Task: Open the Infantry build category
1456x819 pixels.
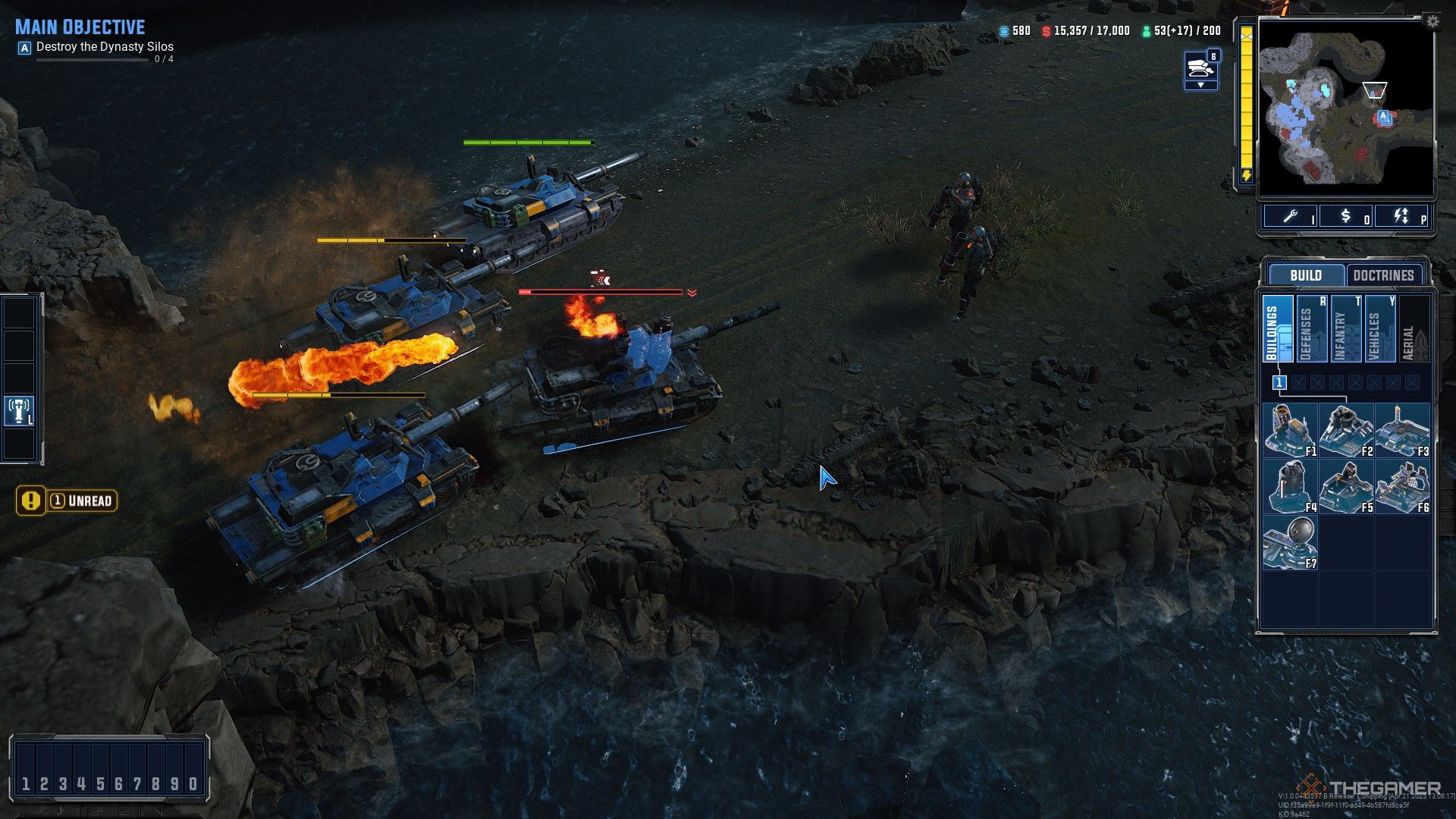Action: pyautogui.click(x=1346, y=329)
